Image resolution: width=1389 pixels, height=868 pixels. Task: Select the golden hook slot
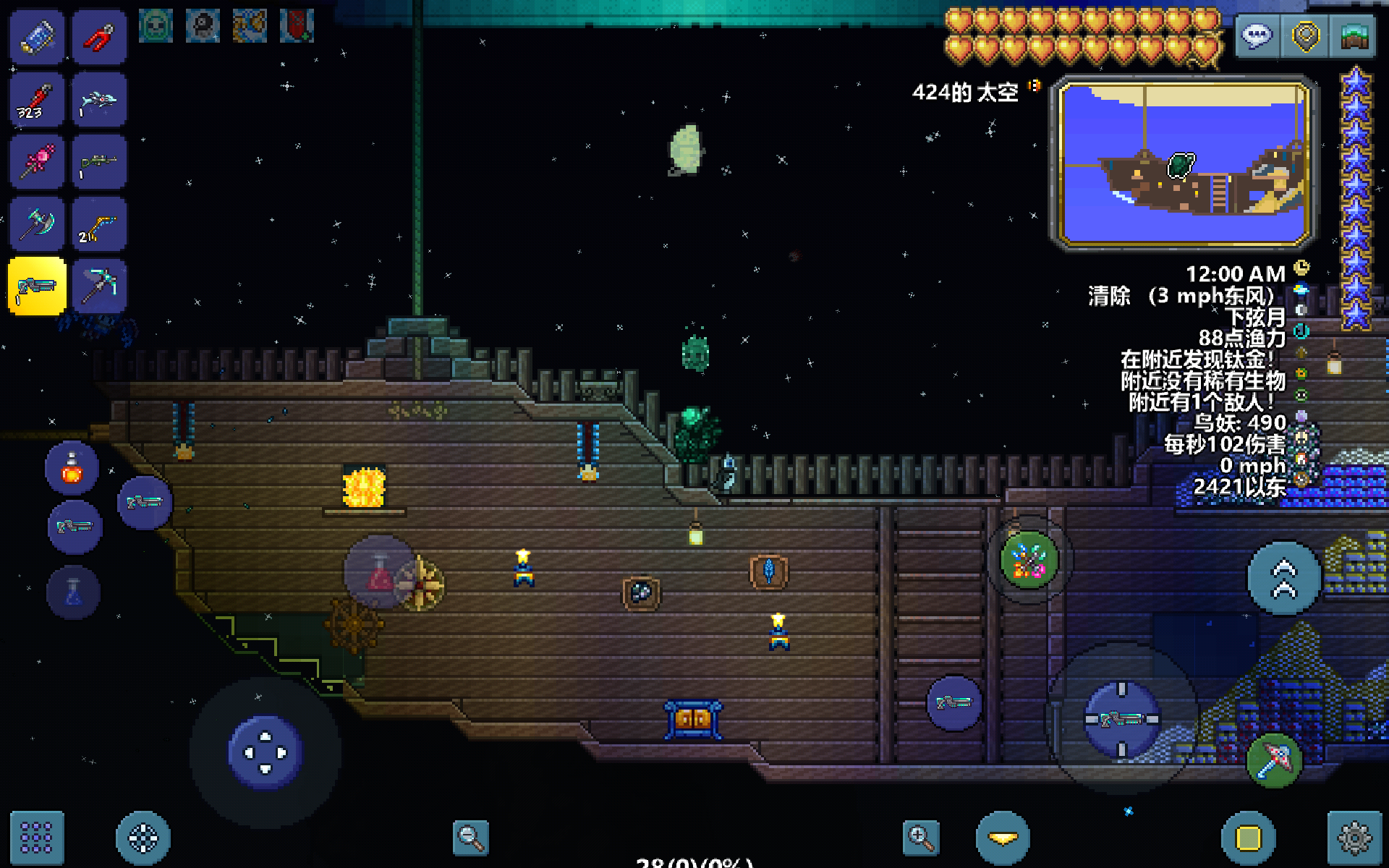(x=100, y=225)
